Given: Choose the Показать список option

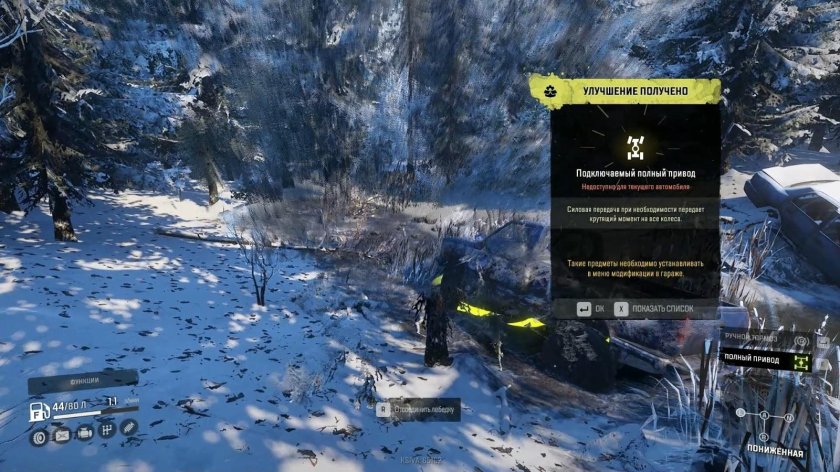Looking at the screenshot, I should (665, 309).
